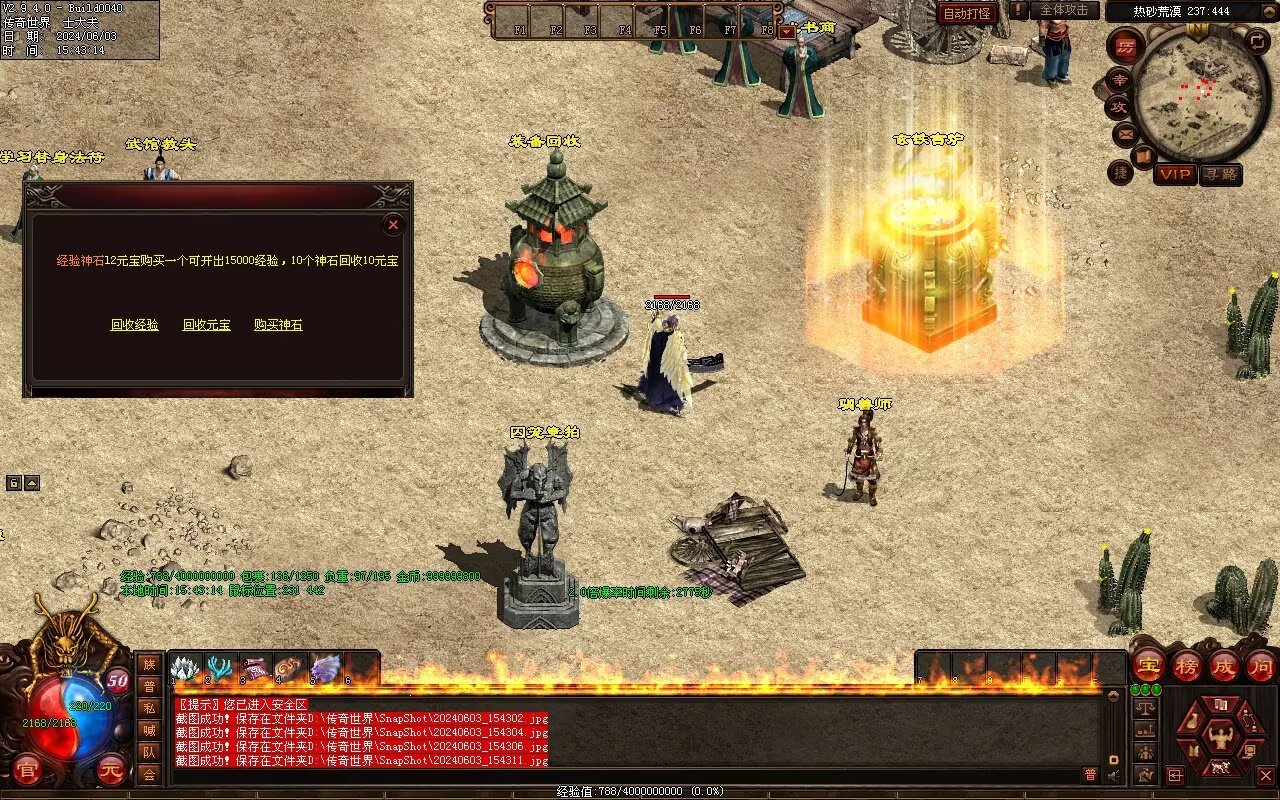
Task: Select the purple wolf head in slot 5
Action: click(x=326, y=668)
